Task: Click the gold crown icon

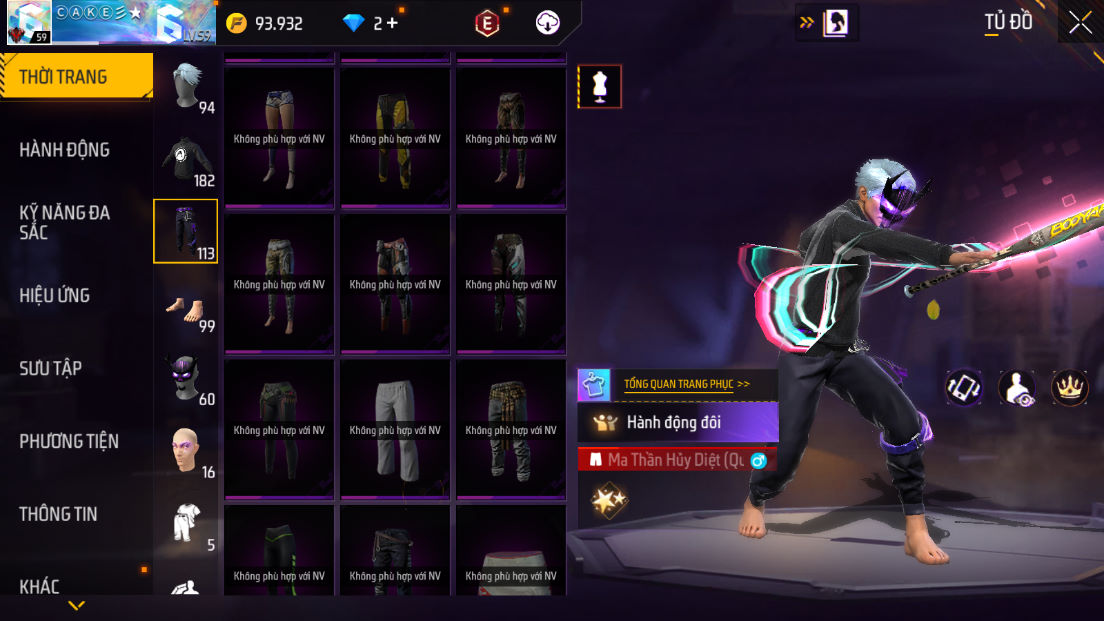Action: point(1070,388)
